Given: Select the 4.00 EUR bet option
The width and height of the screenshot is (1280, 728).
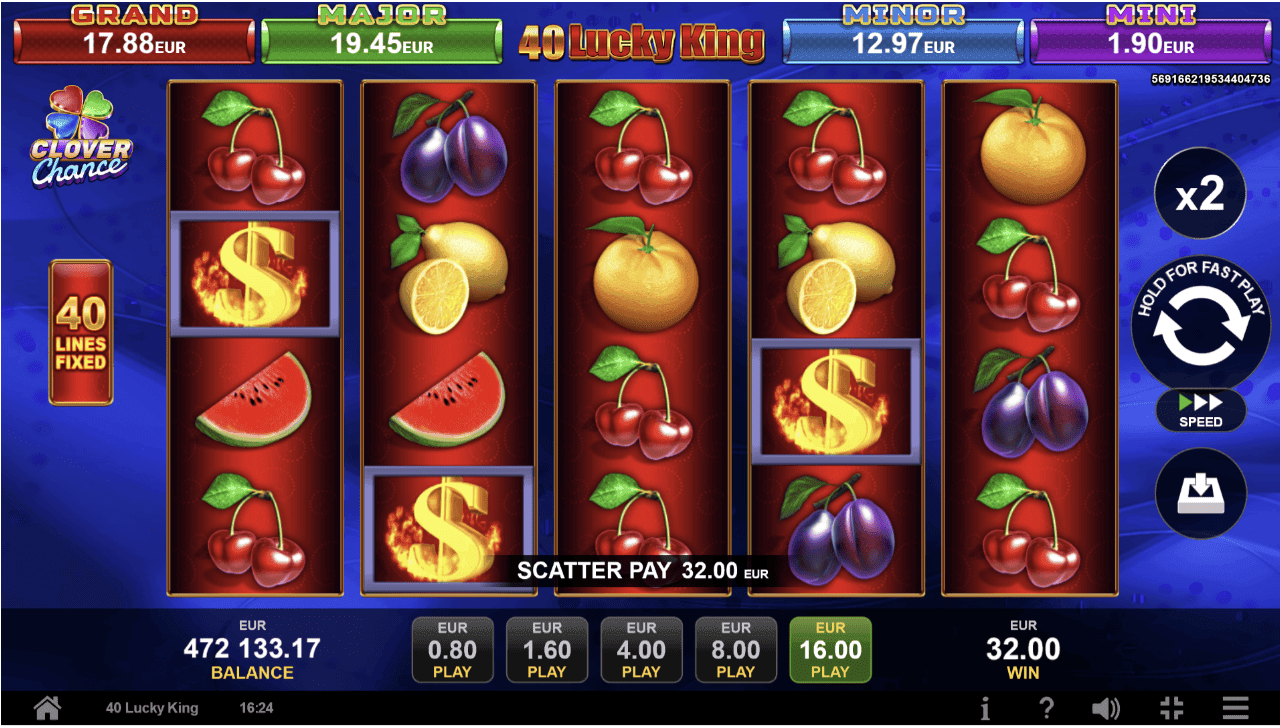Looking at the screenshot, I should point(641,650).
